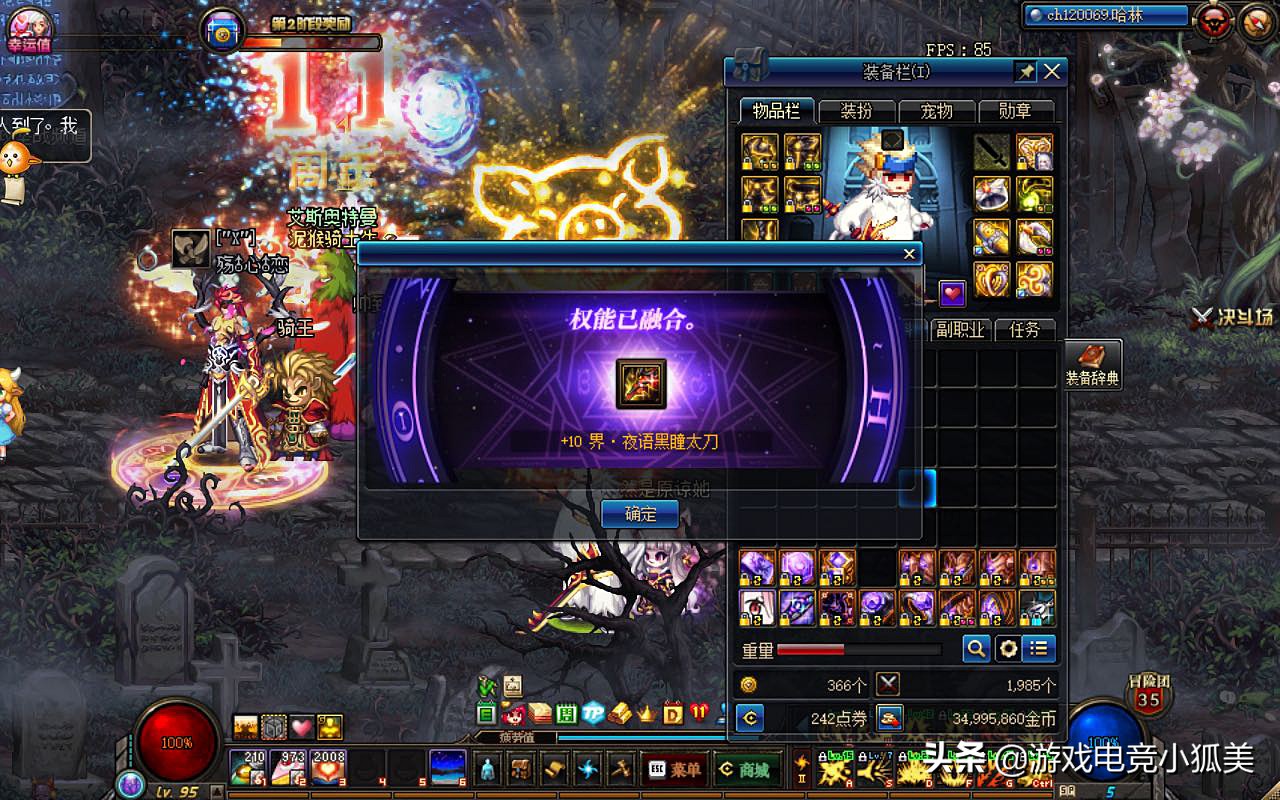The width and height of the screenshot is (1280, 800).
Task: Open inventory search with the magnifier icon
Action: 975,648
